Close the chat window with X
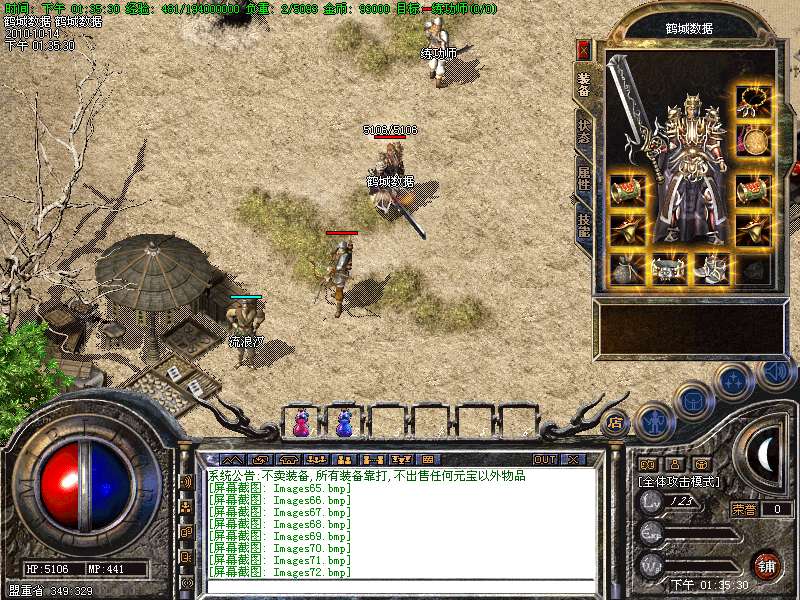Viewport: 800px width, 600px height. pos(573,459)
